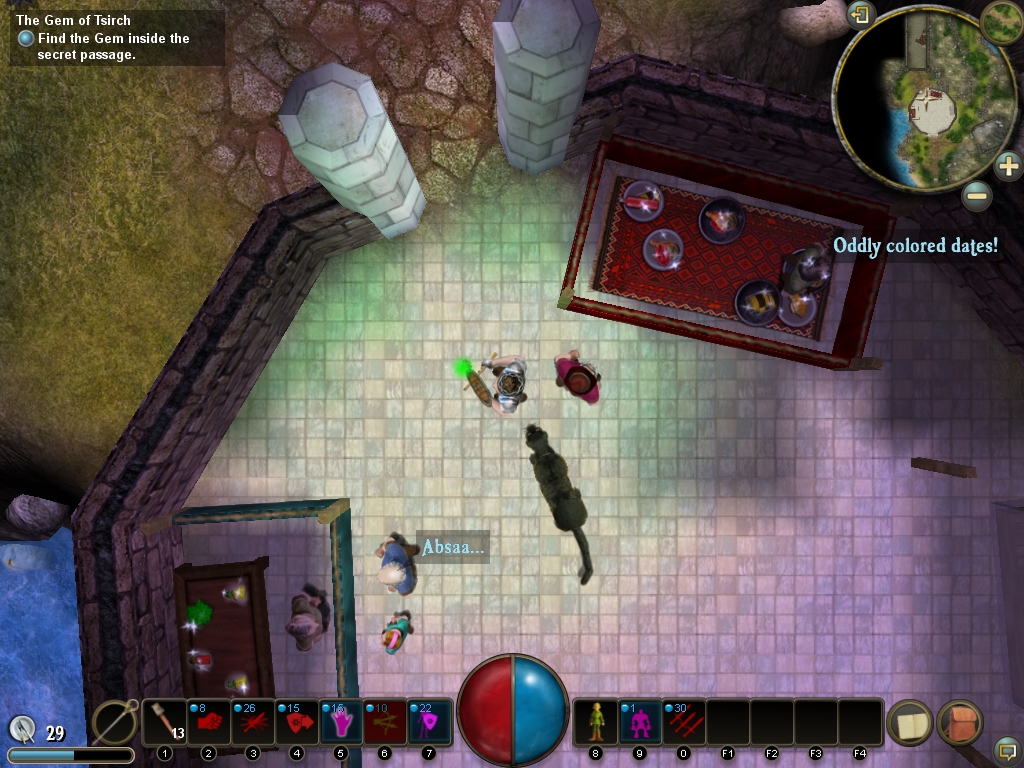
Task: Click the circular minimap
Action: [x=910, y=97]
